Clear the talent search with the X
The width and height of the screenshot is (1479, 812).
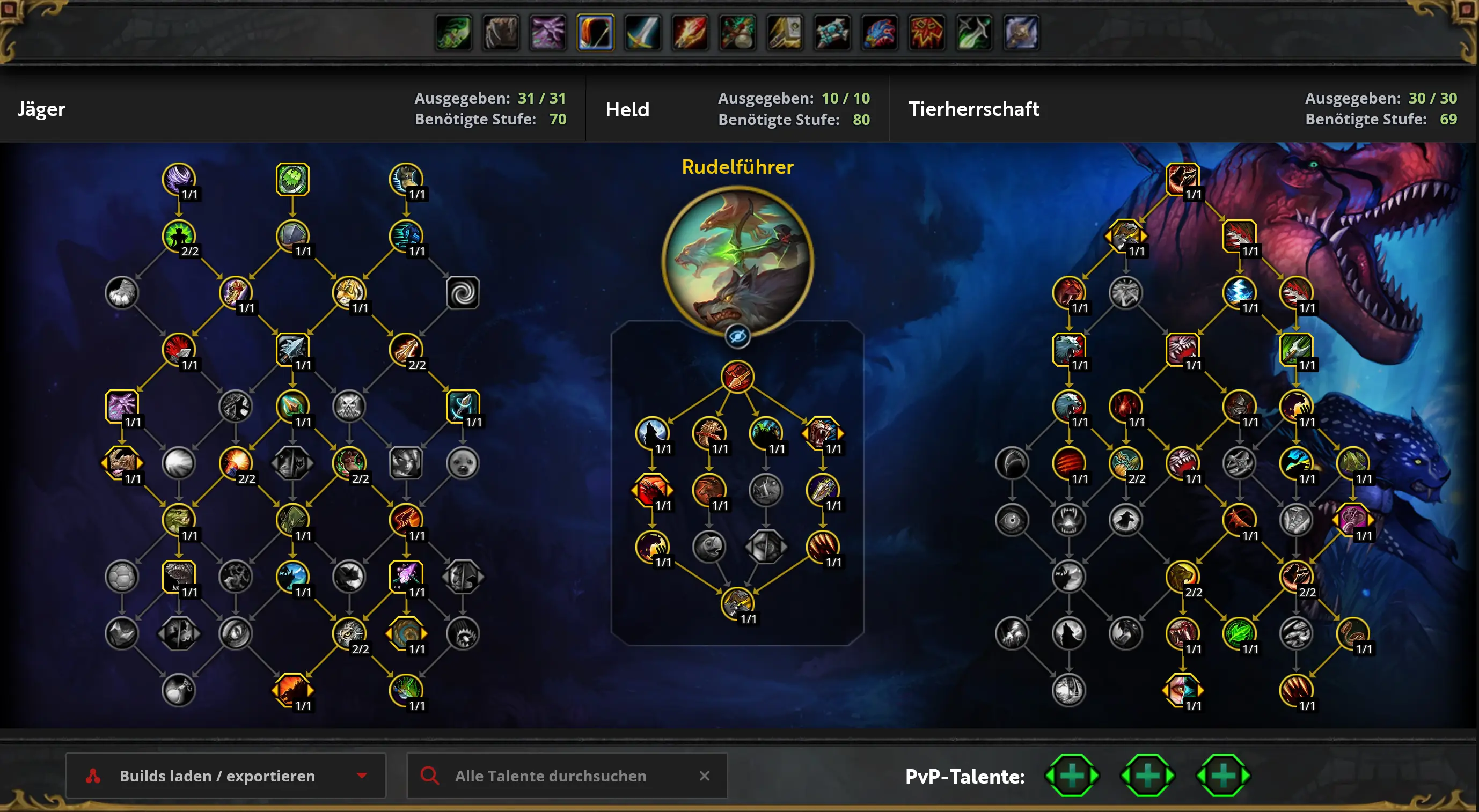coord(705,776)
